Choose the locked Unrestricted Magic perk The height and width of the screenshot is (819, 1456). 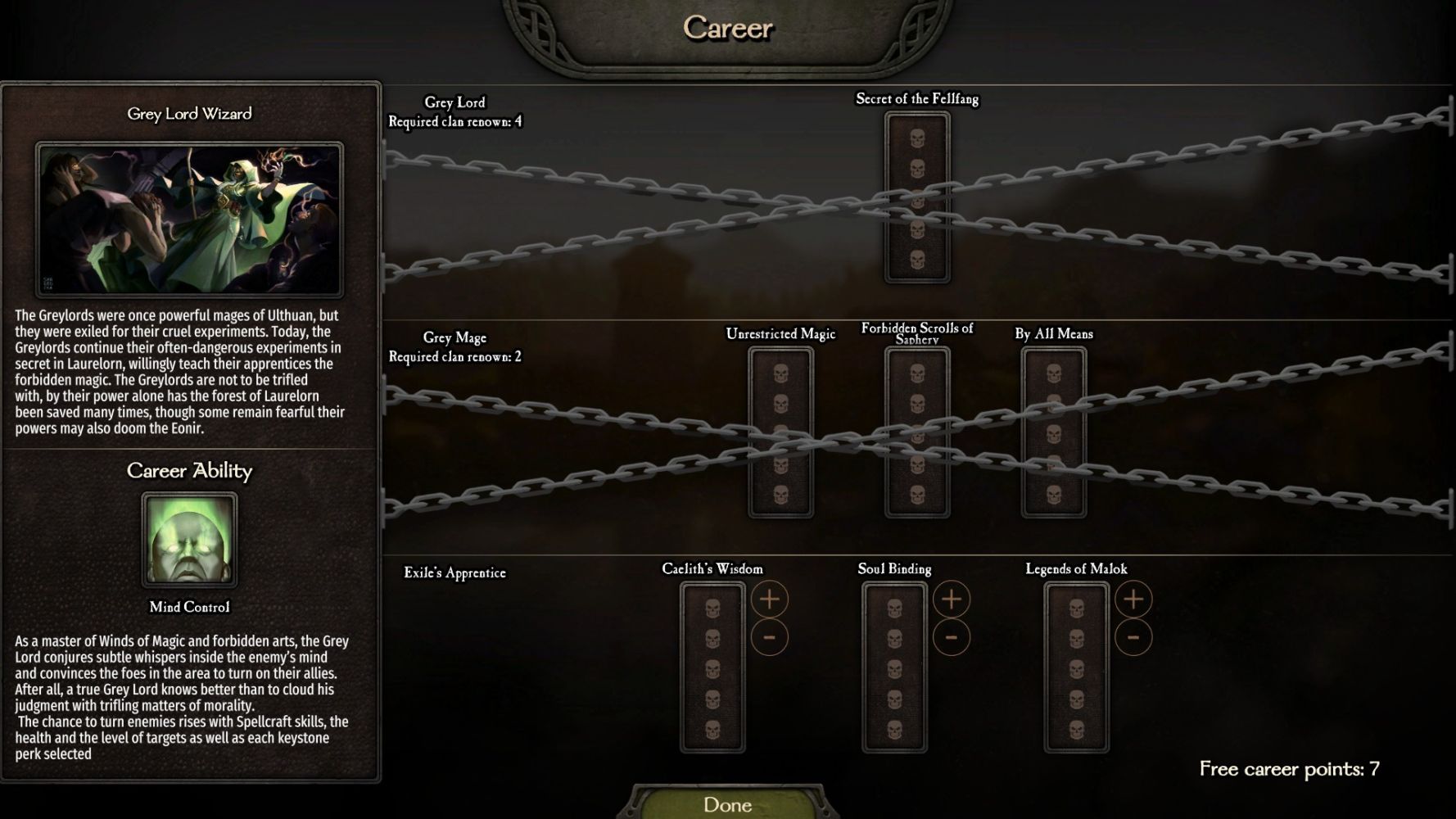780,432
